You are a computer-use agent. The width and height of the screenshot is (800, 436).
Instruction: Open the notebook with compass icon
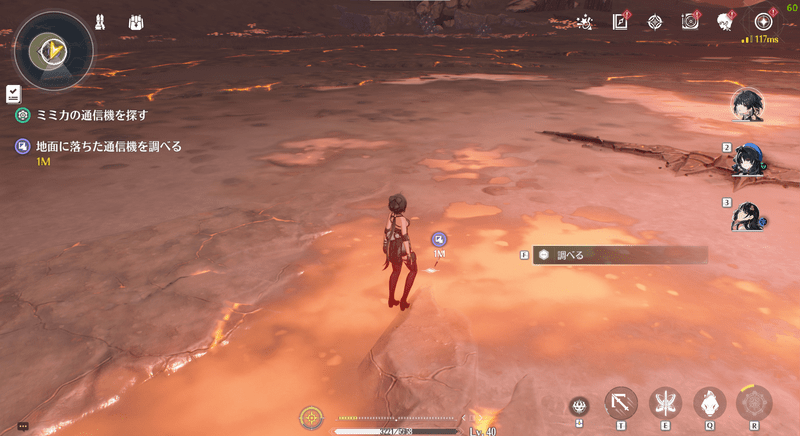pyautogui.click(x=620, y=21)
